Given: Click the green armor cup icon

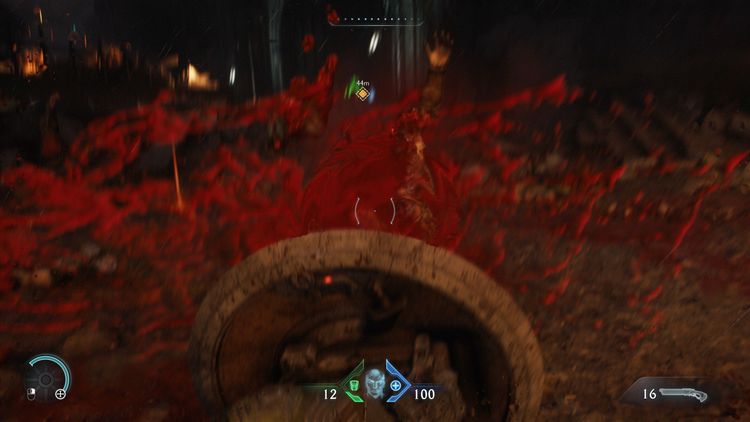Looking at the screenshot, I should click(353, 385).
